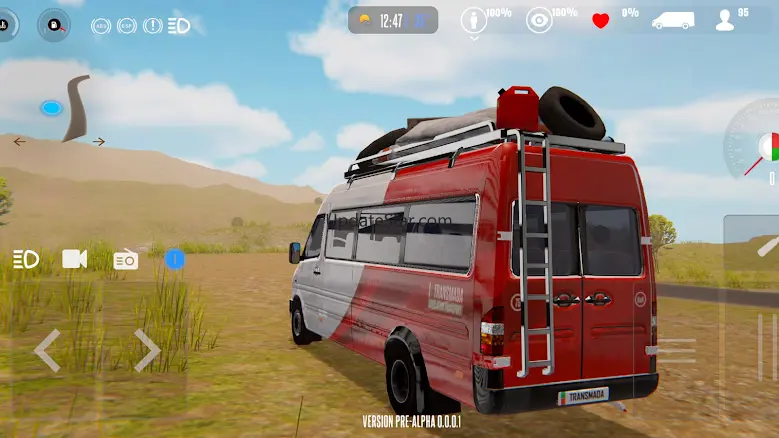Open the radio

tap(125, 260)
